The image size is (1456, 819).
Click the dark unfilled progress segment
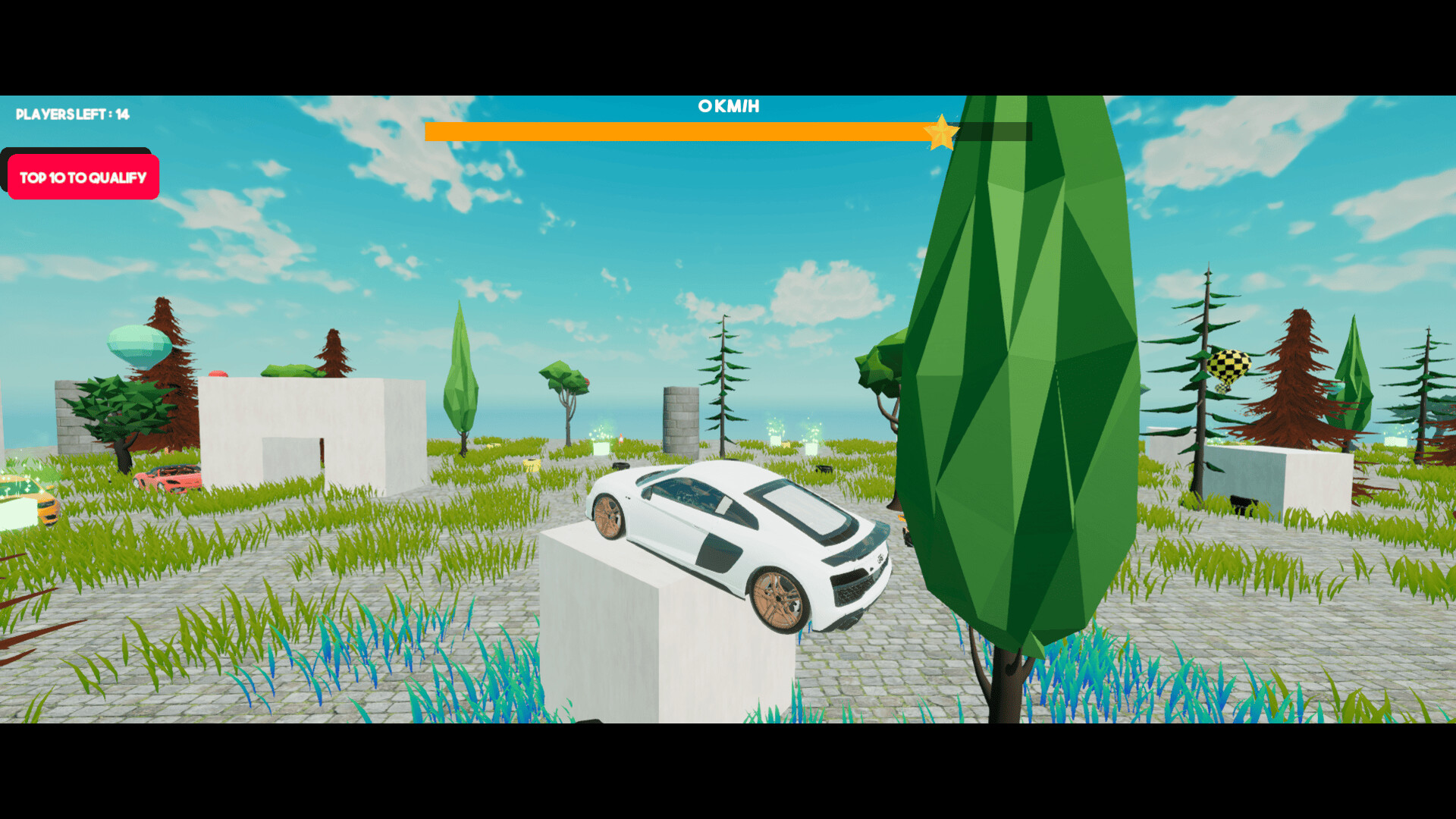993,130
